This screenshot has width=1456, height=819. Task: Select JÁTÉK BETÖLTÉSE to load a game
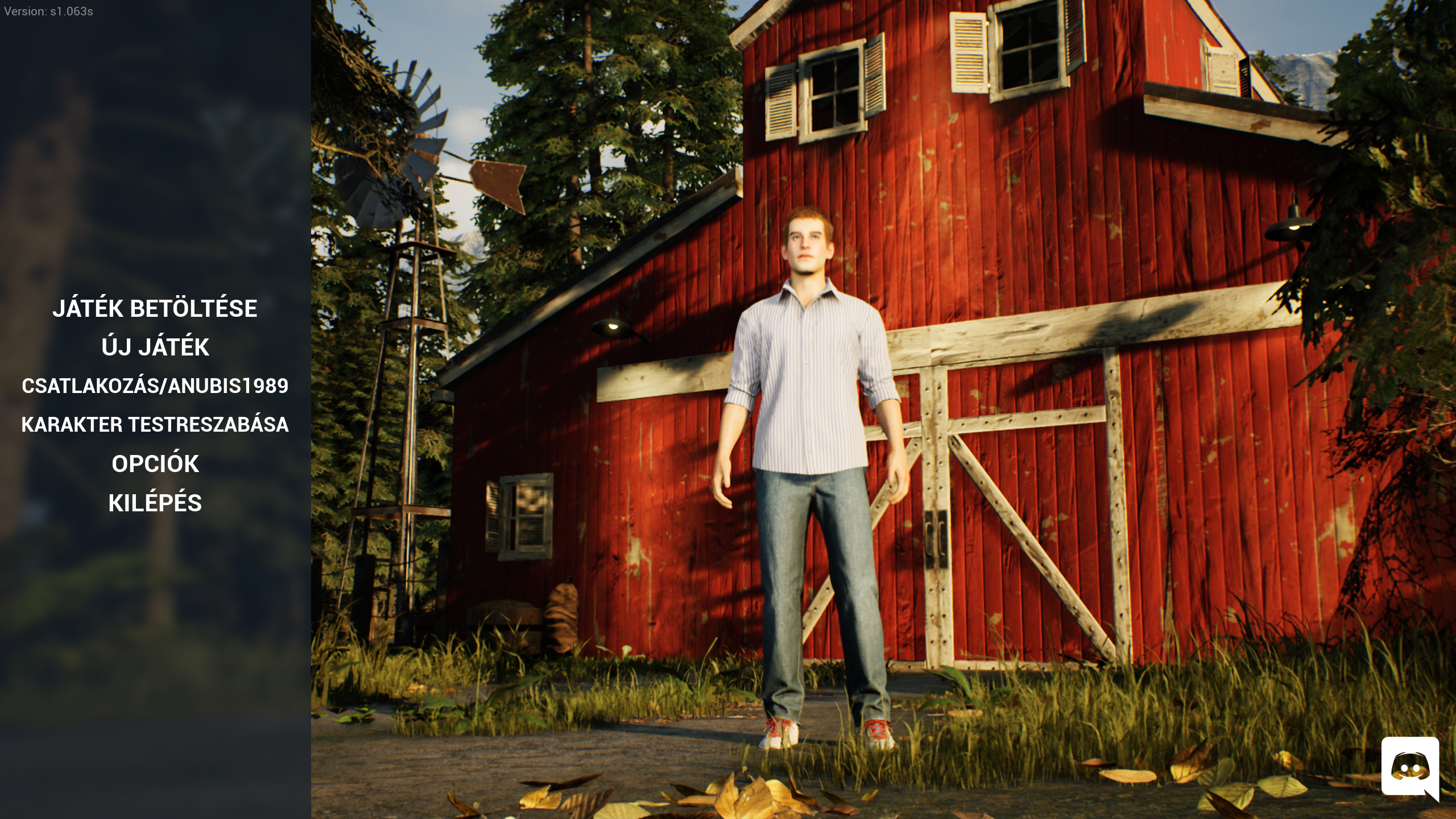point(155,308)
